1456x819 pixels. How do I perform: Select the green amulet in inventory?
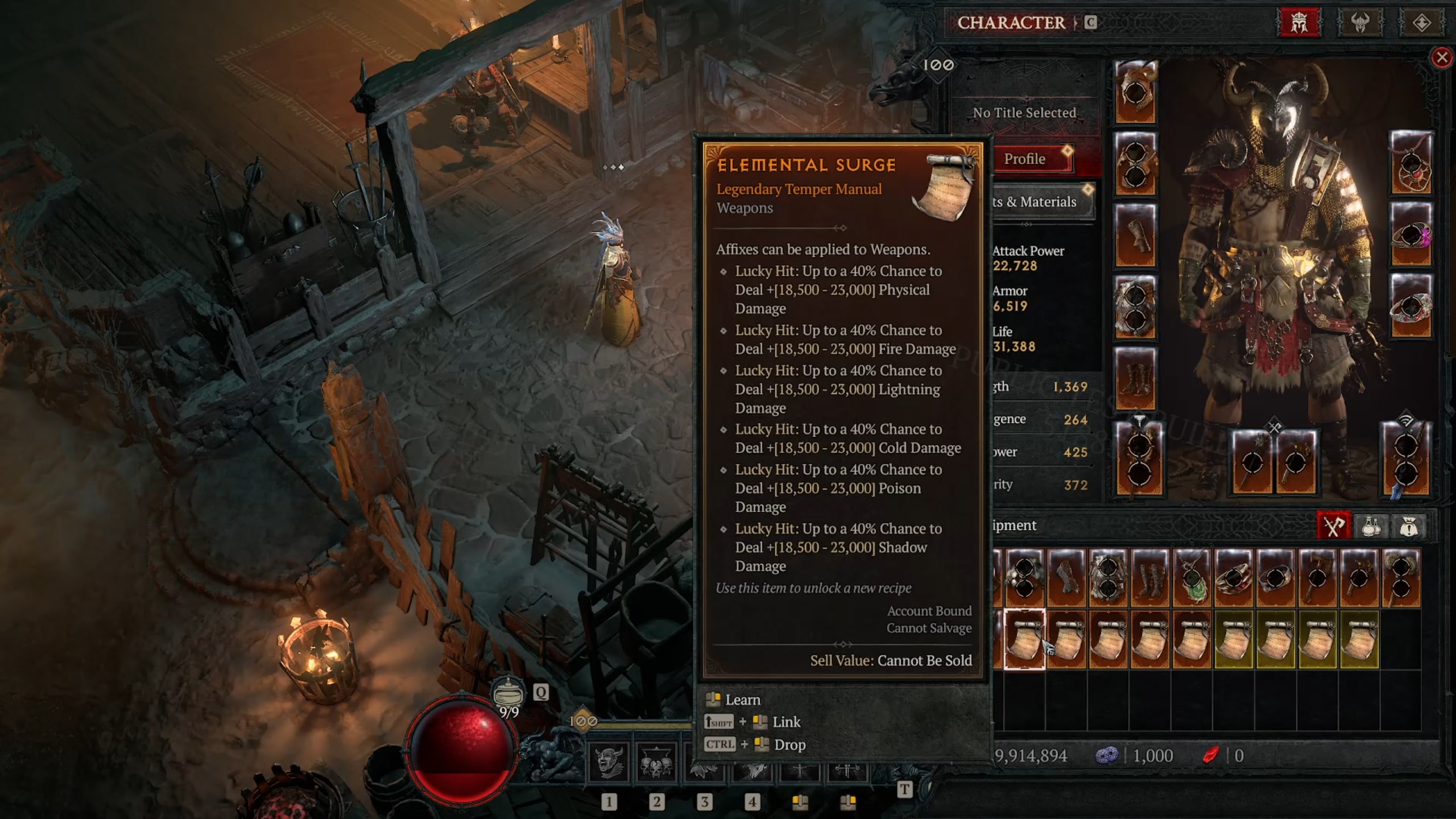[x=1192, y=577]
